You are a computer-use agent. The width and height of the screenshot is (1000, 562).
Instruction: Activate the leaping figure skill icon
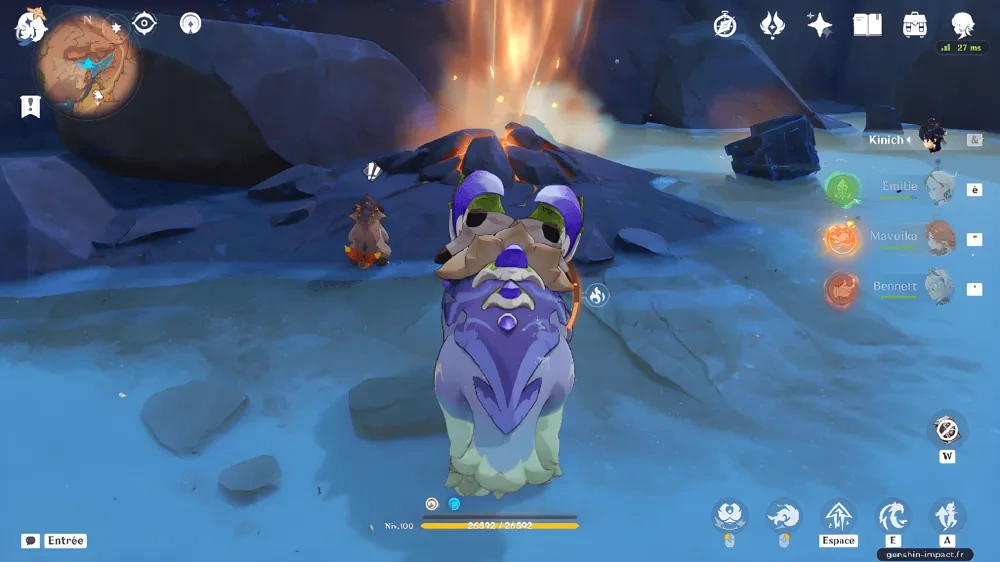tap(946, 516)
